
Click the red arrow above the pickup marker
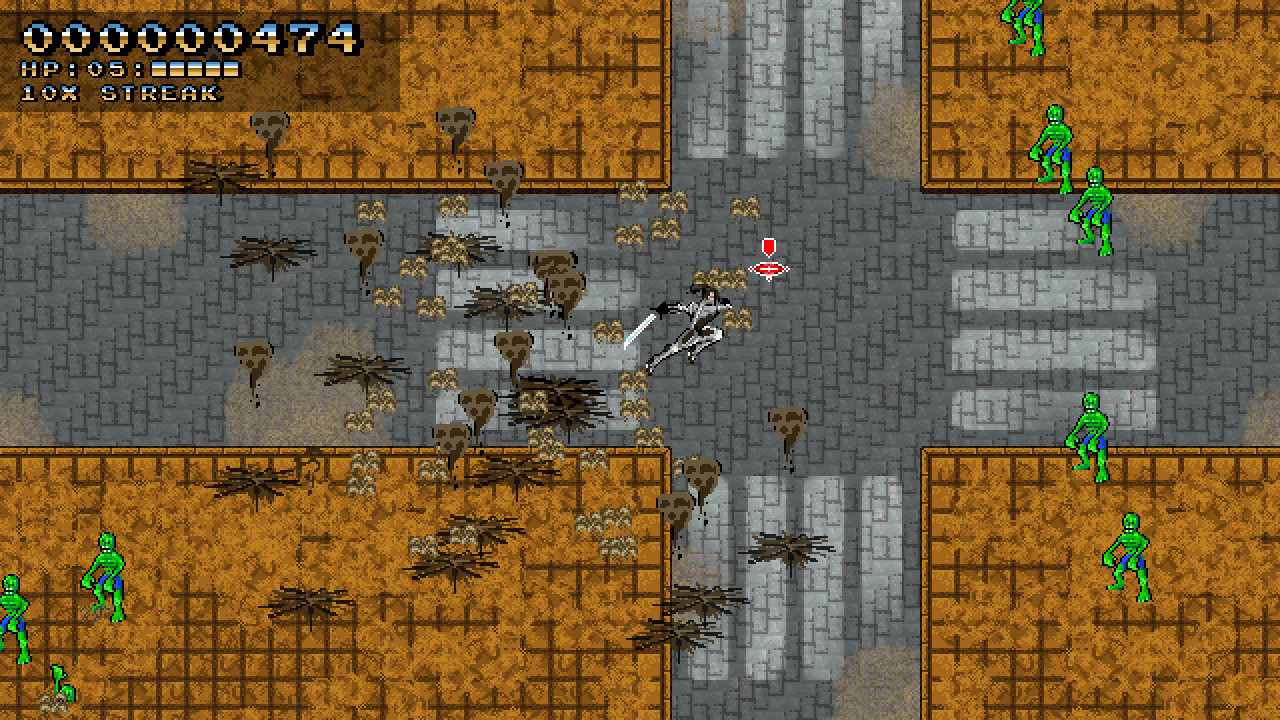point(768,245)
